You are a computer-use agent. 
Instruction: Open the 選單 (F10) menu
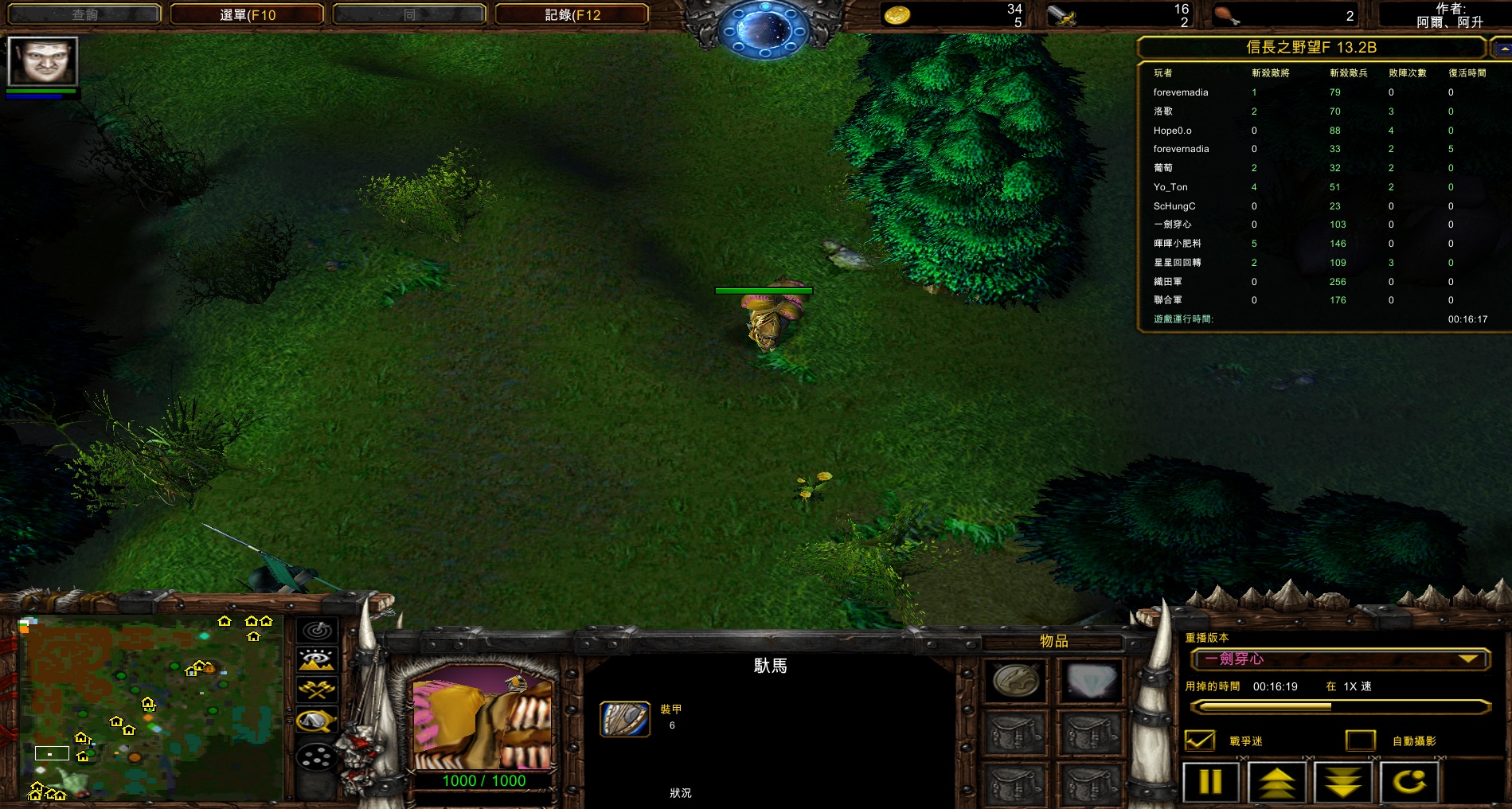(x=247, y=14)
